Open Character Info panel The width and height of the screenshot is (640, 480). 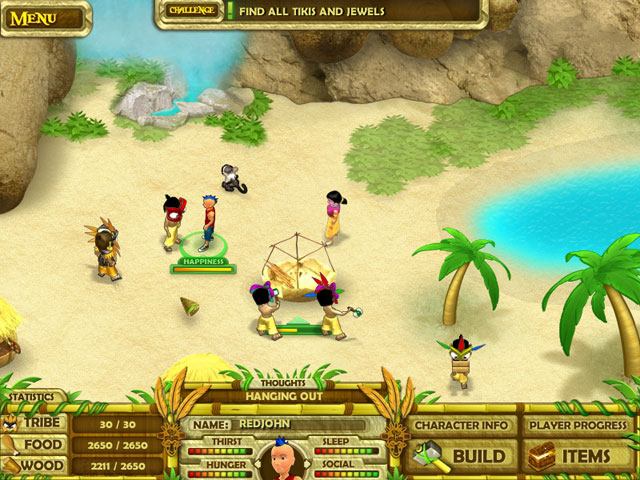click(x=463, y=425)
